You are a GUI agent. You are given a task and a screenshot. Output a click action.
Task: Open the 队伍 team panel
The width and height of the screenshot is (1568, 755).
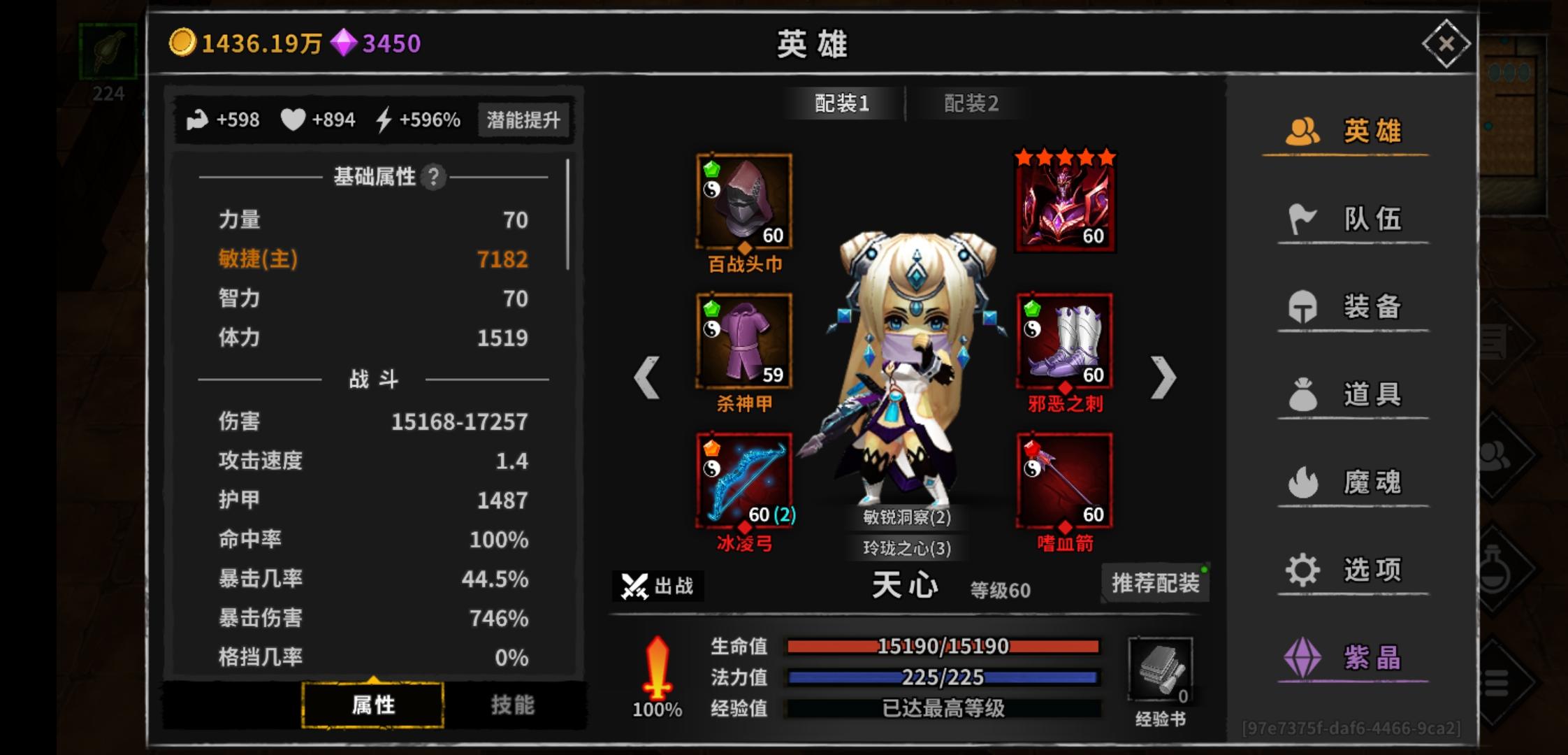(x=1351, y=219)
